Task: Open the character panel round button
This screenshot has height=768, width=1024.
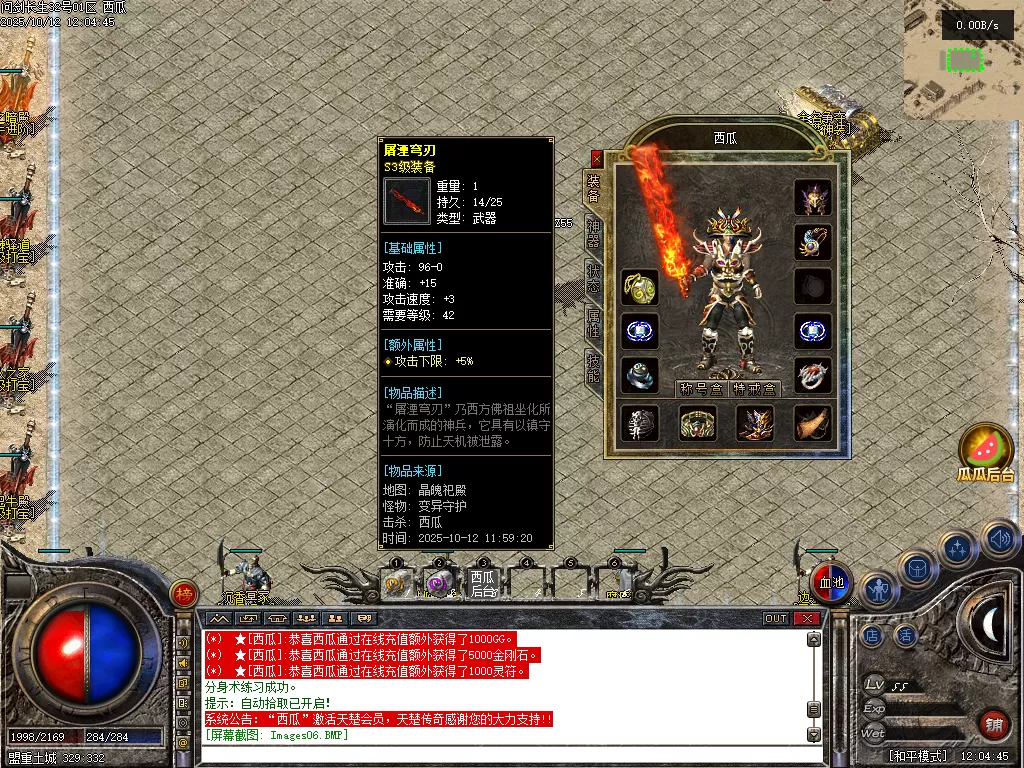Action: click(x=879, y=590)
